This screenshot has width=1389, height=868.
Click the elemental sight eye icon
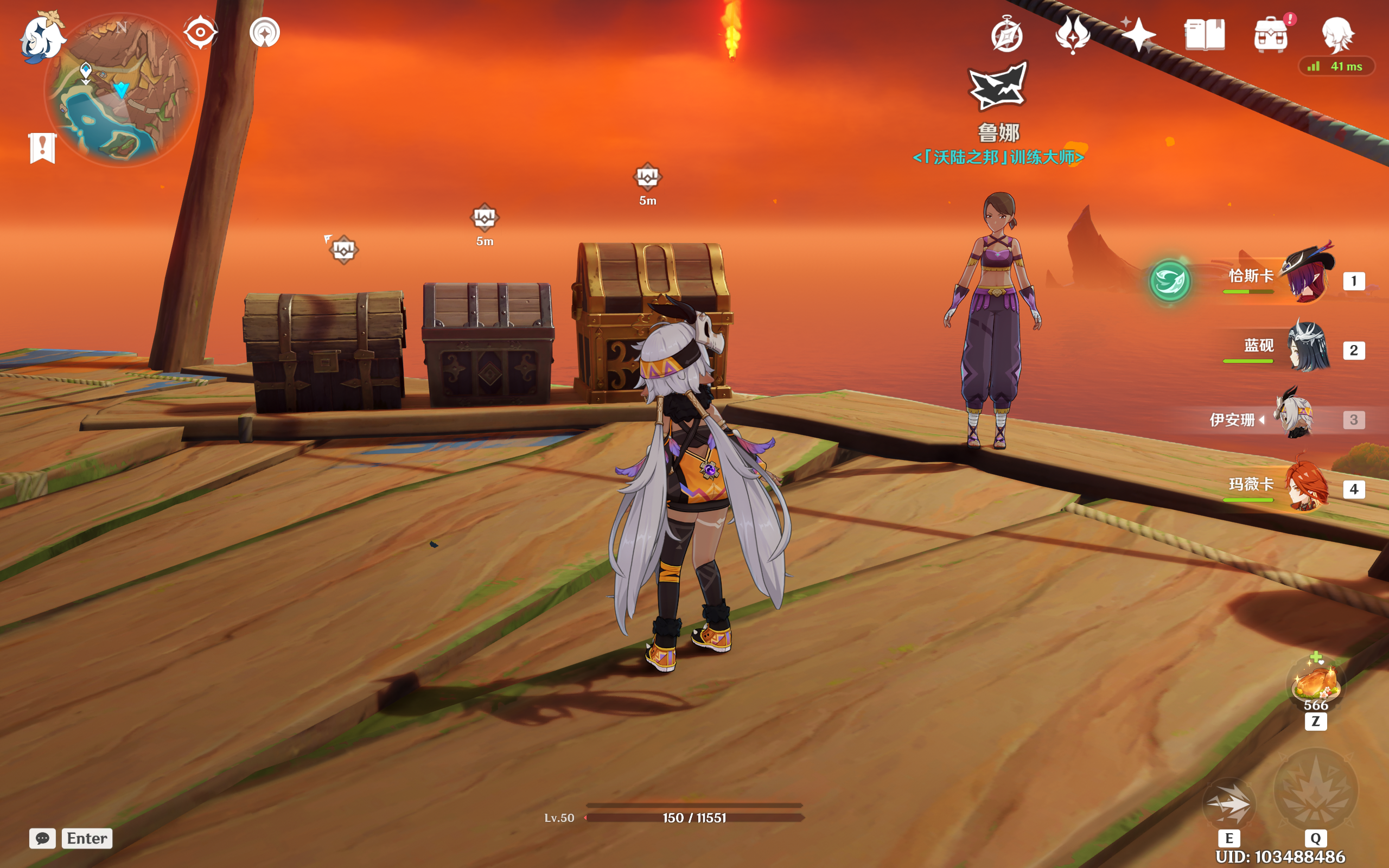[x=200, y=32]
